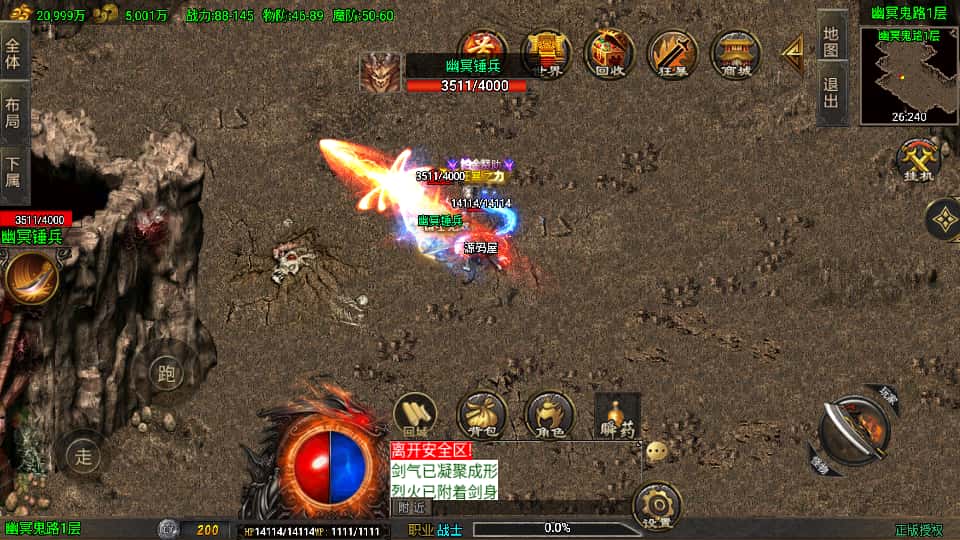Screen dimensions: 960x540
Task: Open the 商城 shop icon
Action: click(x=735, y=53)
